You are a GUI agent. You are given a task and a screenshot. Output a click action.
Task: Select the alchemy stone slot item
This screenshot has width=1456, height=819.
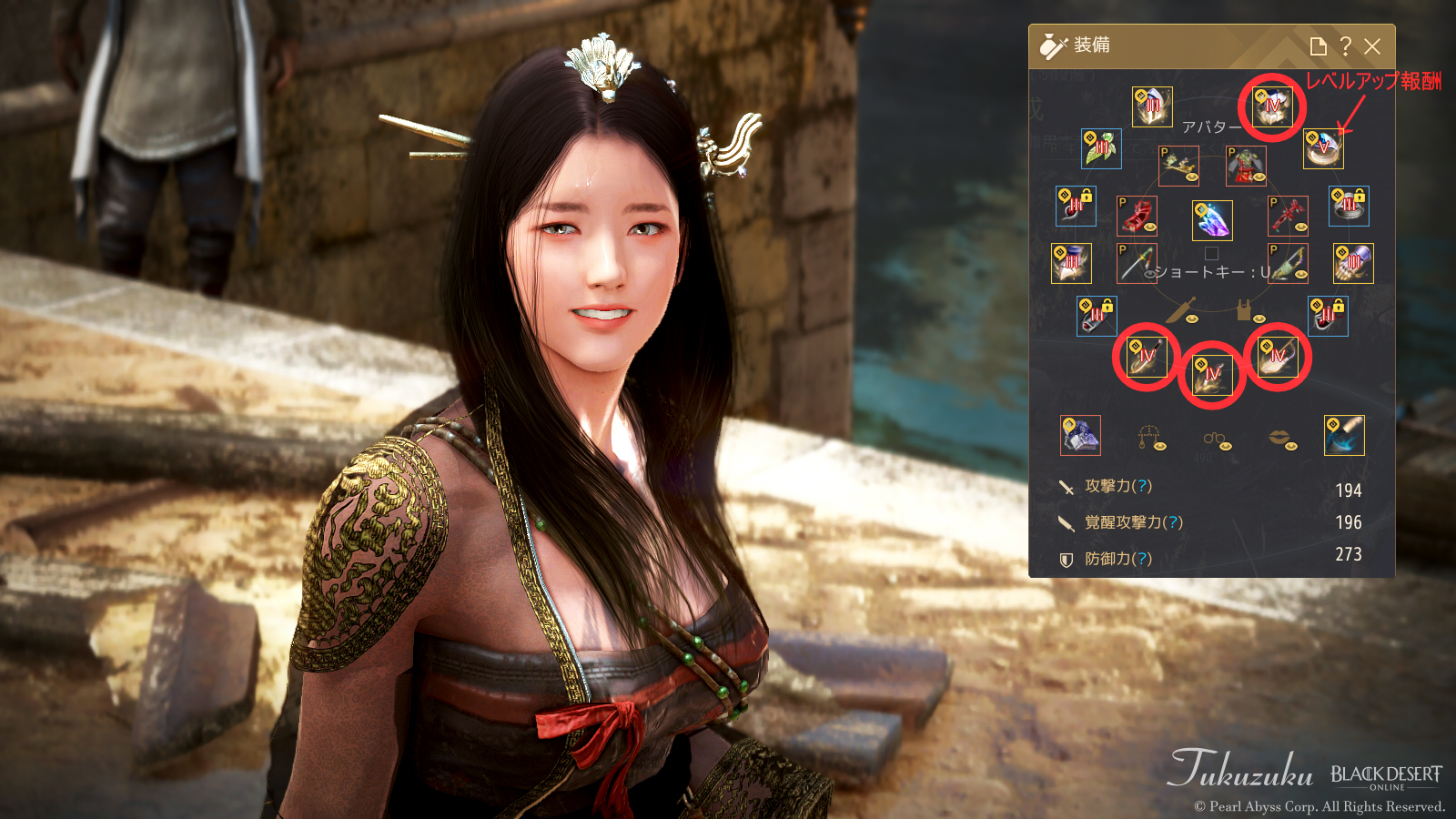(x=1081, y=437)
